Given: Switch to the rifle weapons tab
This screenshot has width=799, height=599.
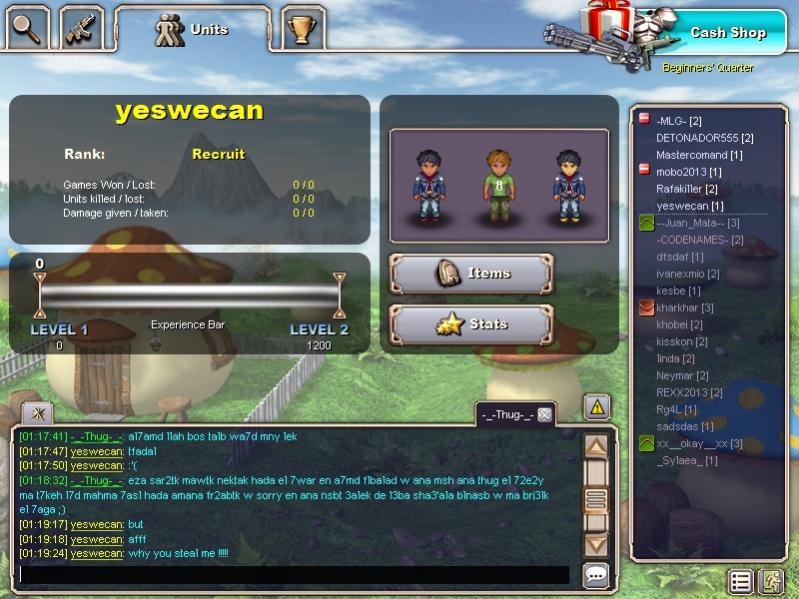Looking at the screenshot, I should [x=81, y=28].
